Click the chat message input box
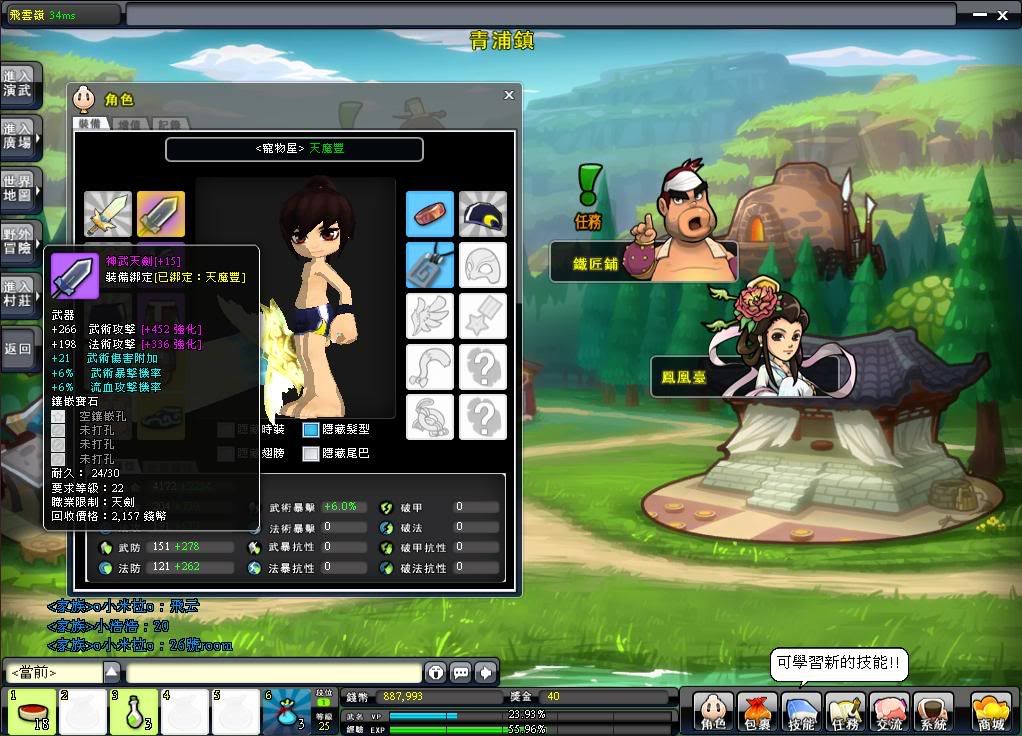This screenshot has height=736, width=1022. coord(272,672)
